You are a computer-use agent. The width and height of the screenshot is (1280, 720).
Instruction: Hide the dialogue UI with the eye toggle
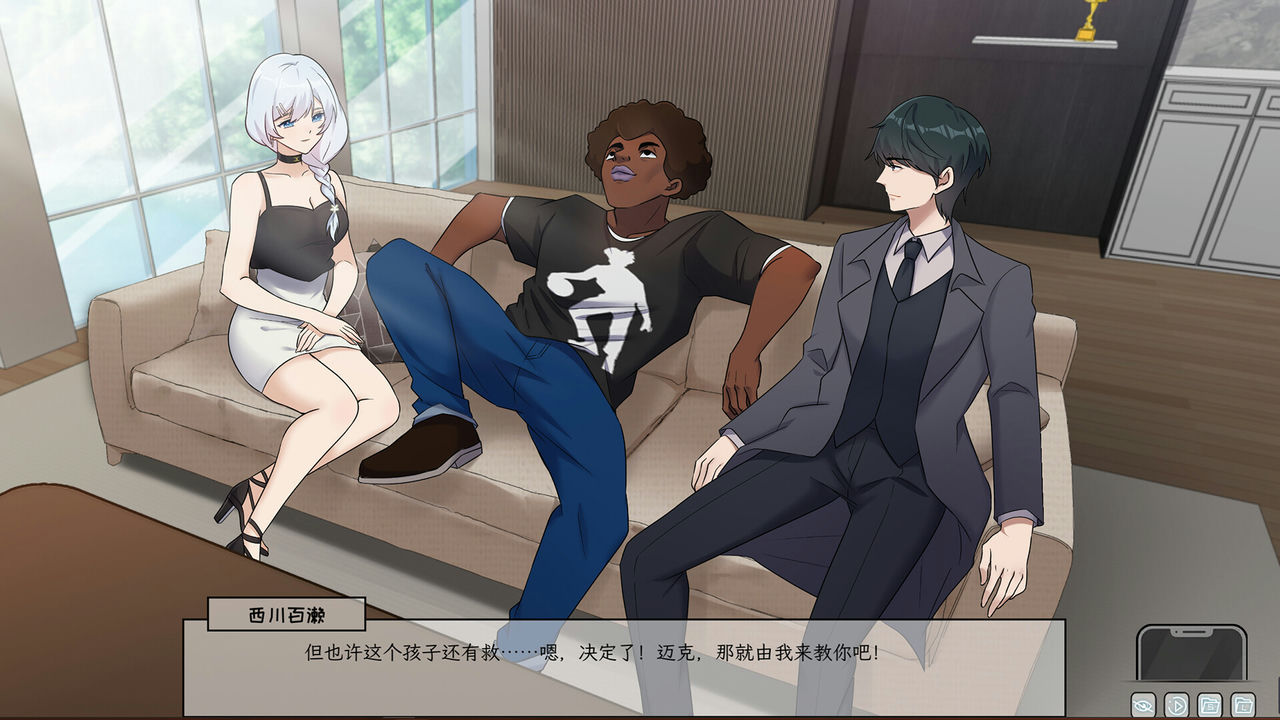(x=1143, y=705)
